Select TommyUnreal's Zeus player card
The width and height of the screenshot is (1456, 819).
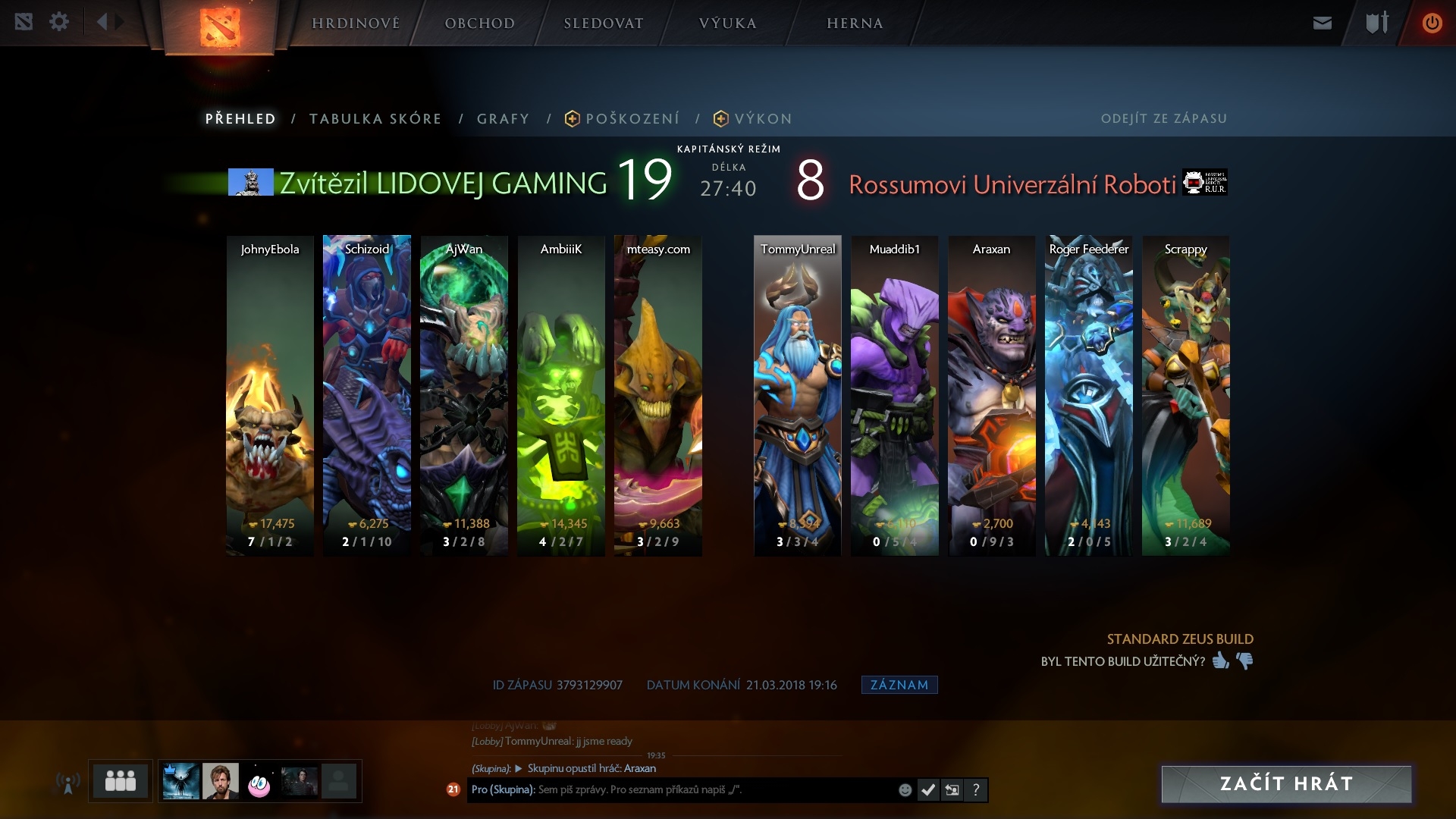coord(797,395)
